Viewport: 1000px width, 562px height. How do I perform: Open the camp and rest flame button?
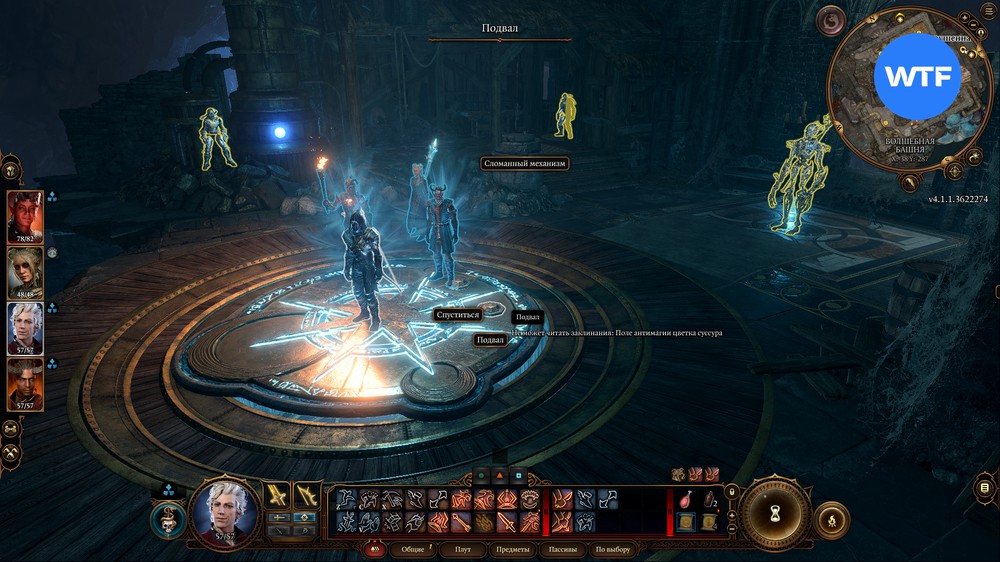tap(832, 519)
